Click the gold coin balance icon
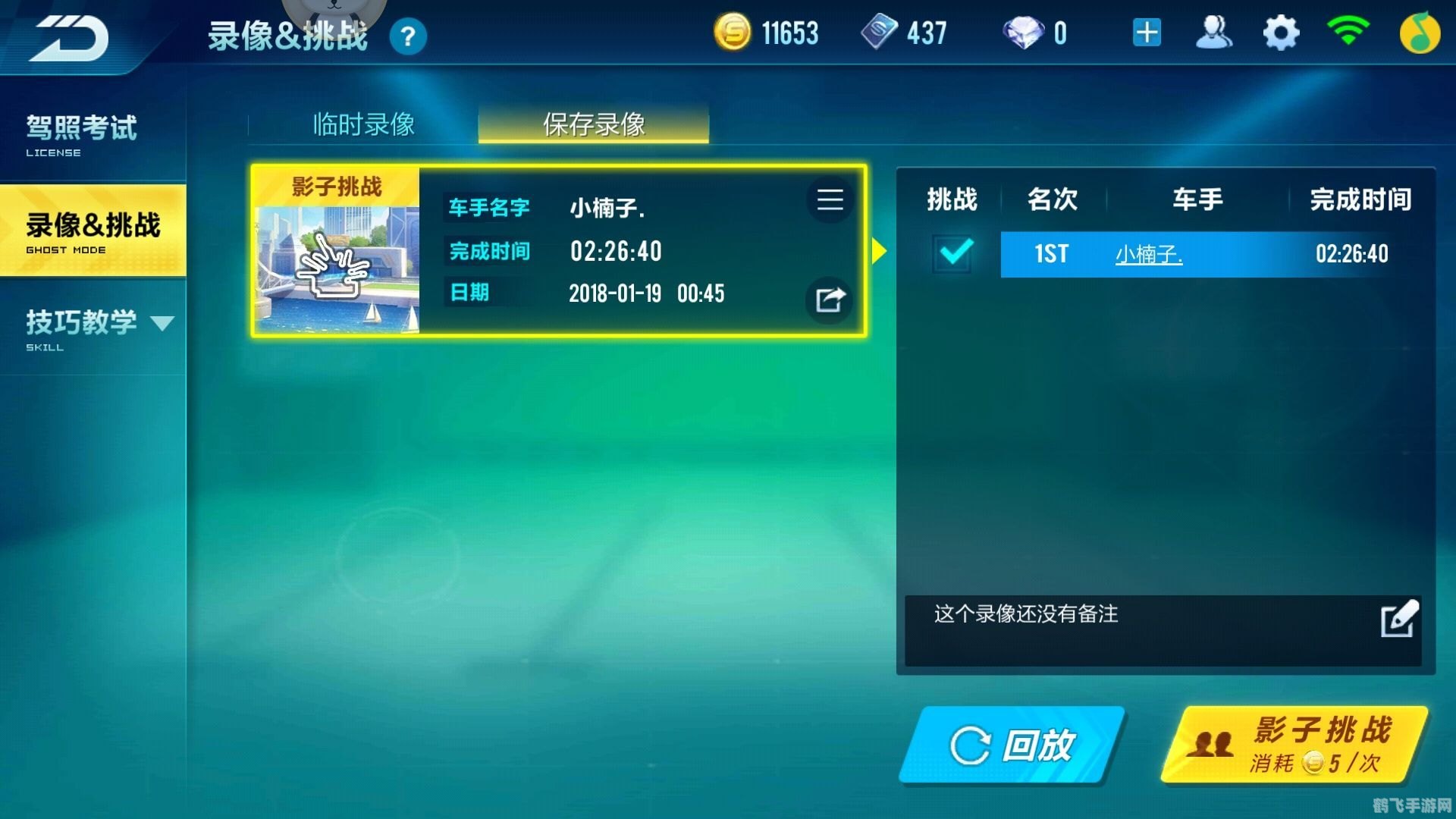 pos(733,32)
